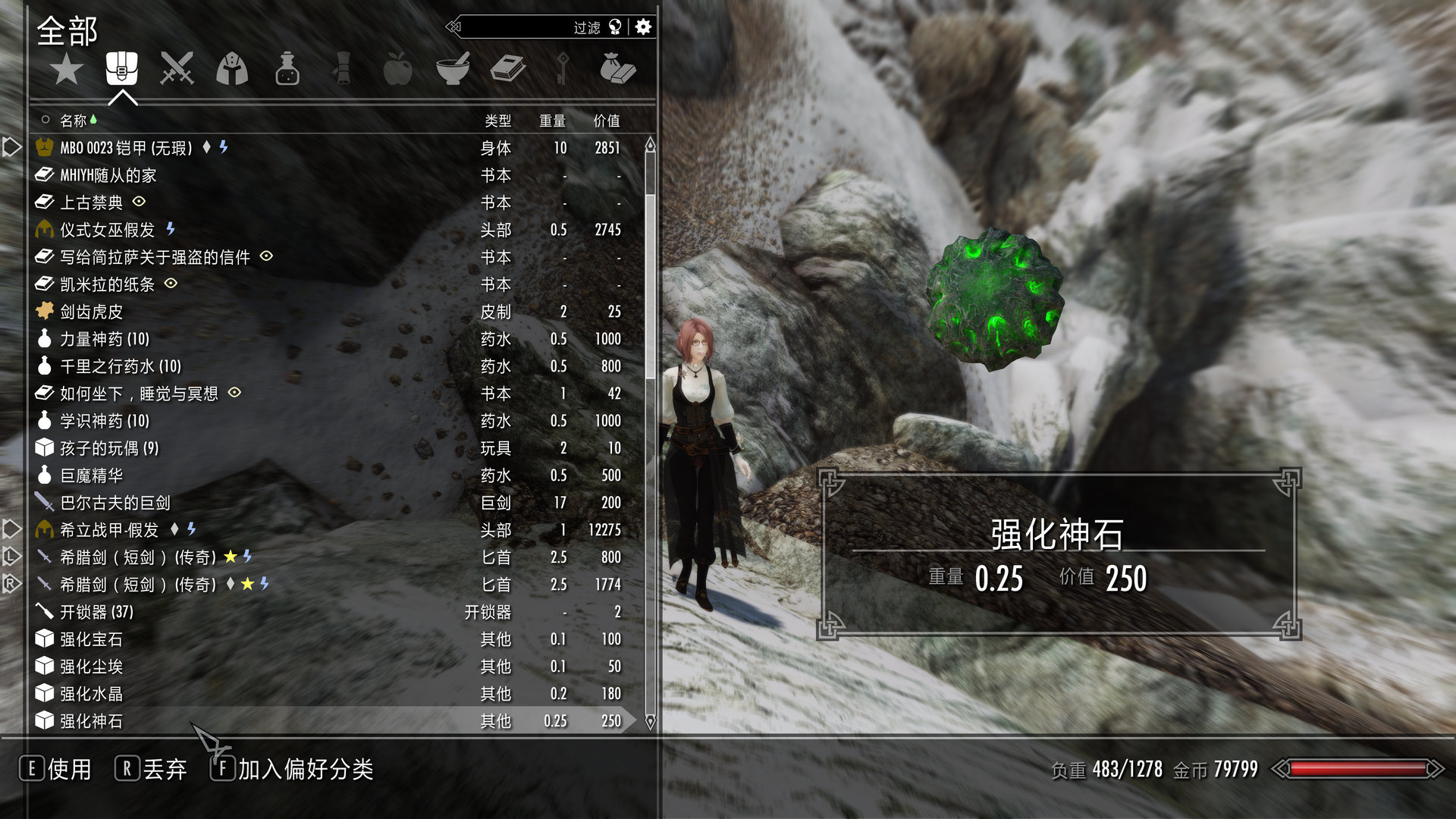Open the keys category tab
The width and height of the screenshot is (1456, 819).
click(x=563, y=70)
